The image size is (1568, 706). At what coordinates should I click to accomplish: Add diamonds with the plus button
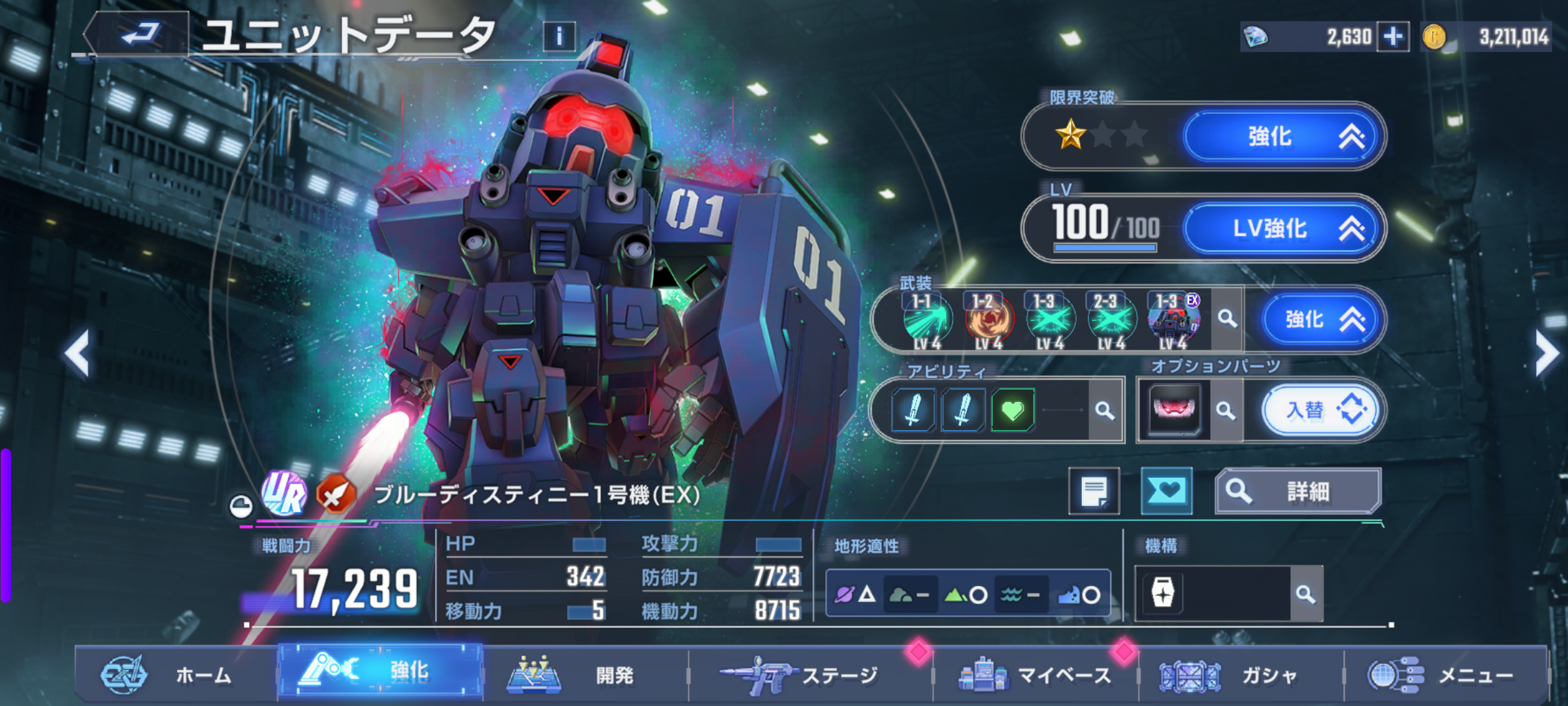(1393, 37)
